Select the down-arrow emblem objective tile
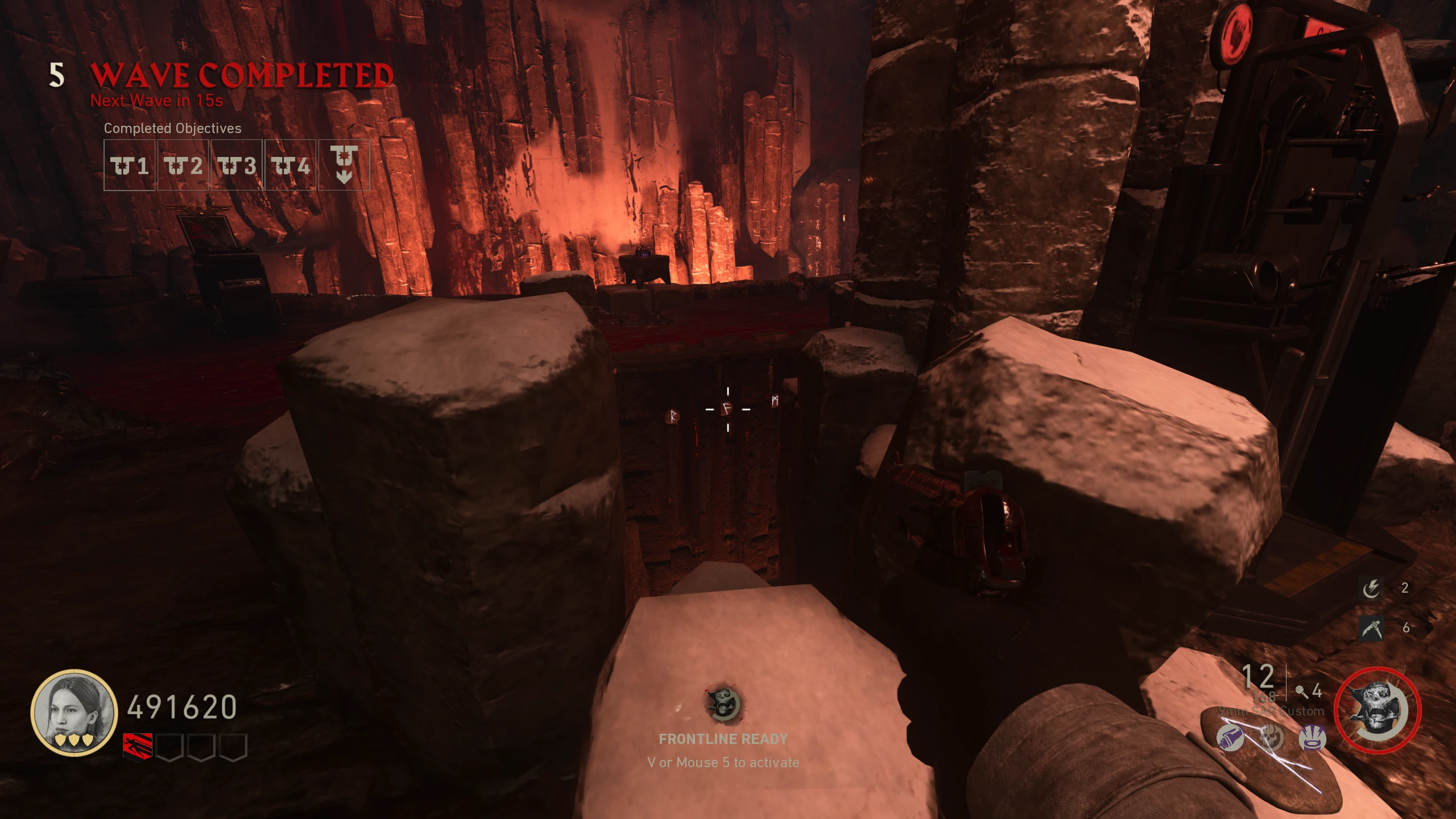Image resolution: width=1456 pixels, height=819 pixels. [x=344, y=165]
